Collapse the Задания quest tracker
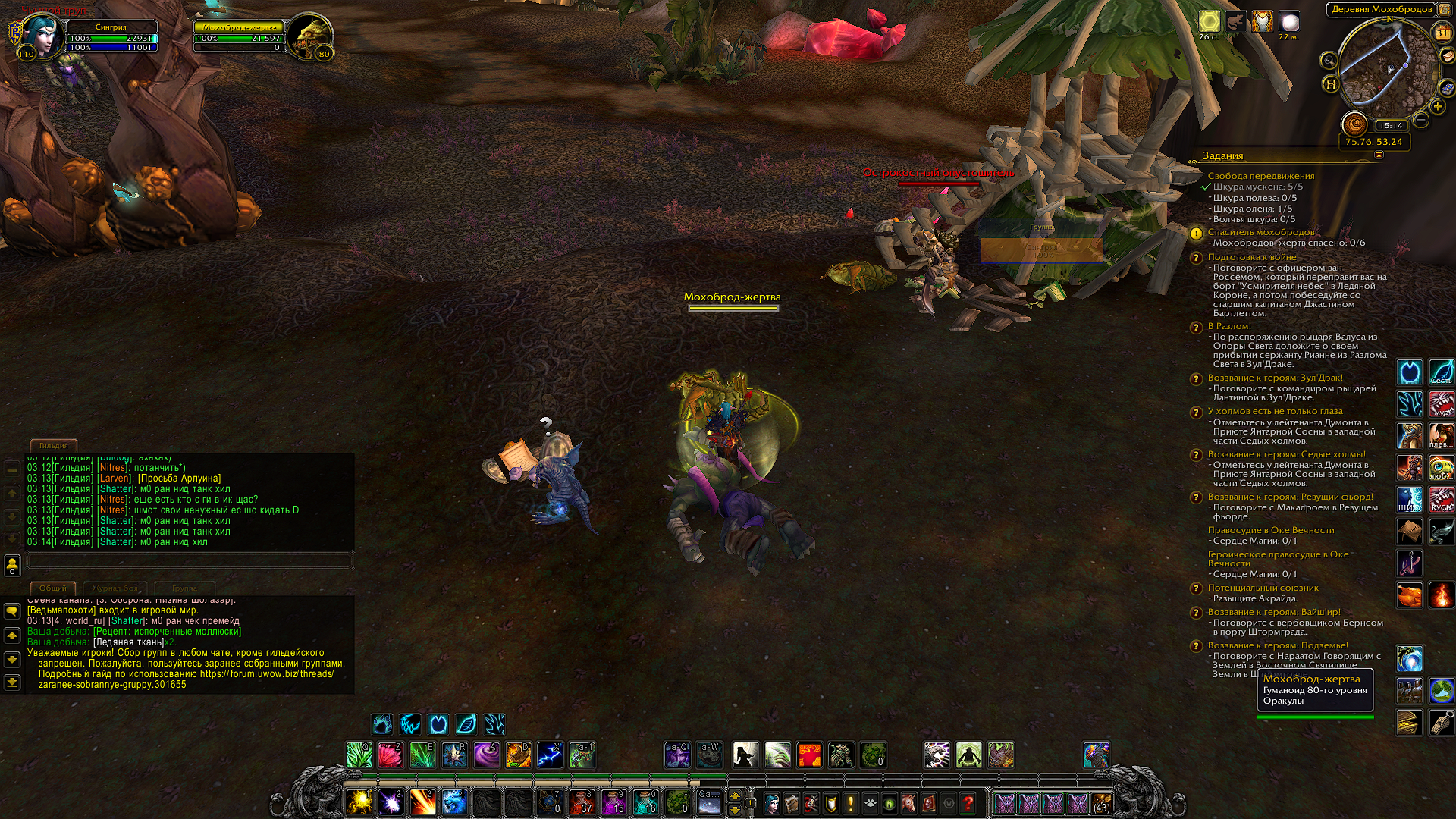Image resolution: width=1456 pixels, height=819 pixels. tap(1379, 155)
